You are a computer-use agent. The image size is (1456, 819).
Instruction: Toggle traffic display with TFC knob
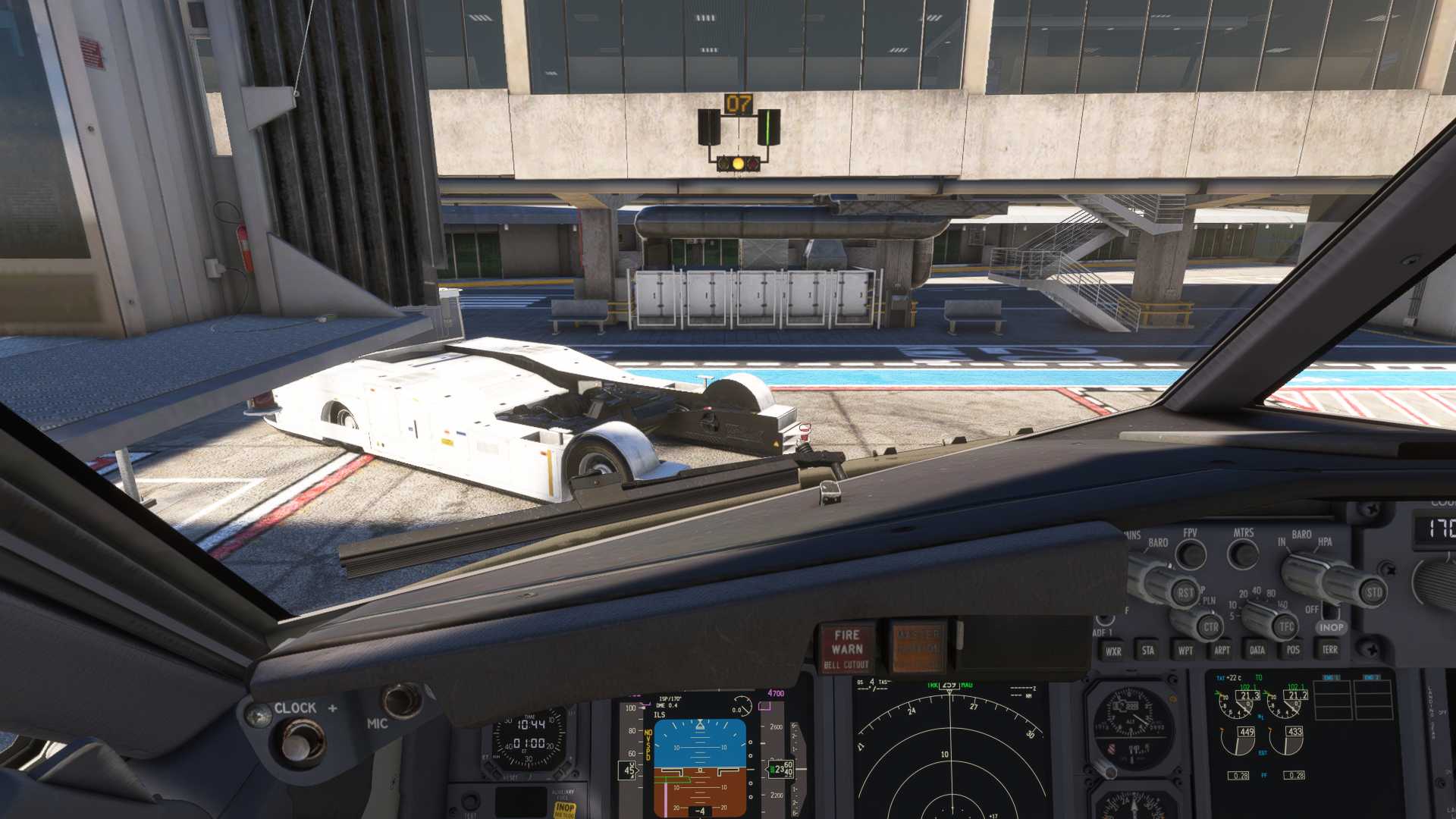pyautogui.click(x=1286, y=626)
